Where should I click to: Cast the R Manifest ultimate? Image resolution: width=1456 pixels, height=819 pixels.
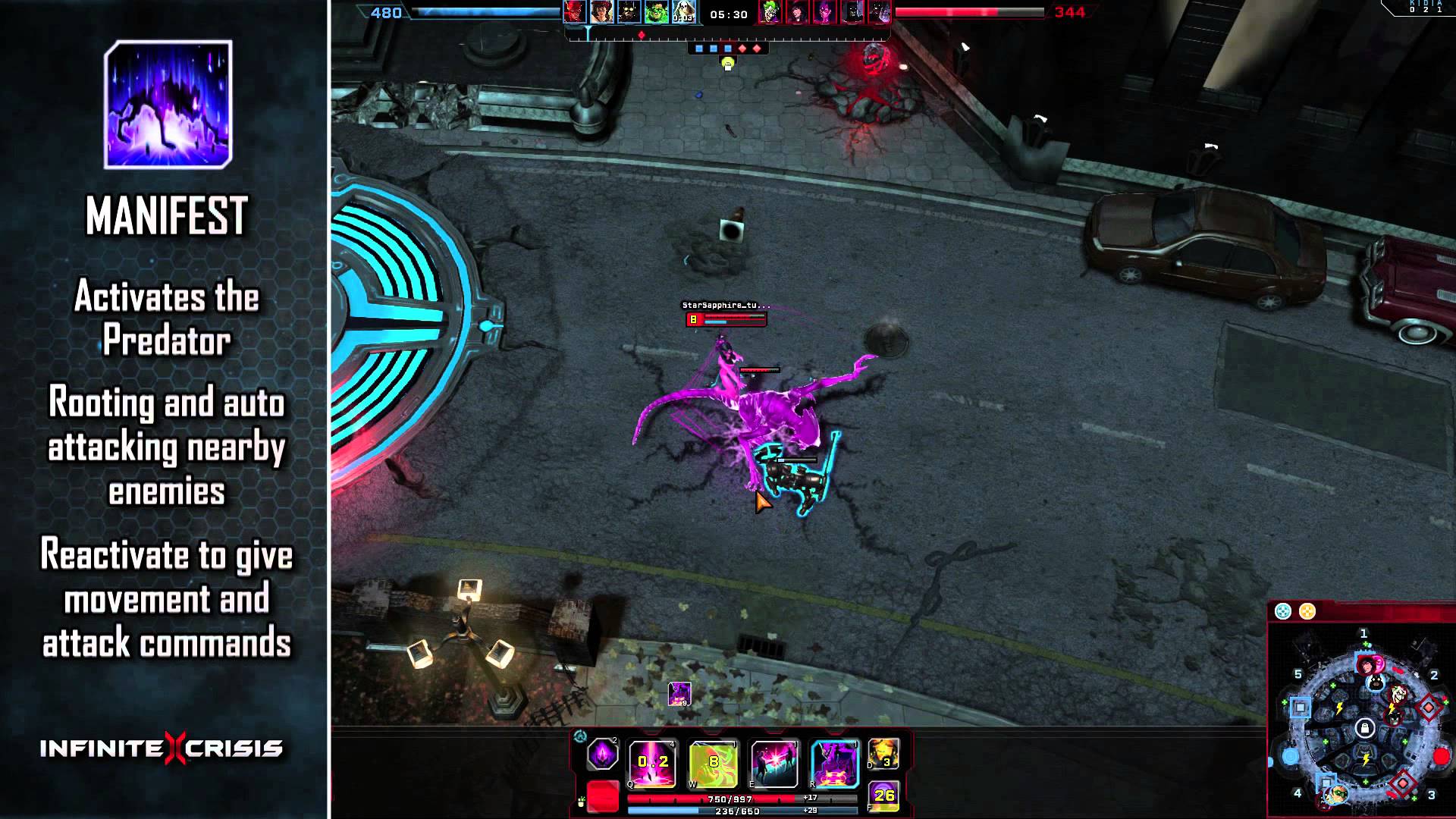point(834,762)
